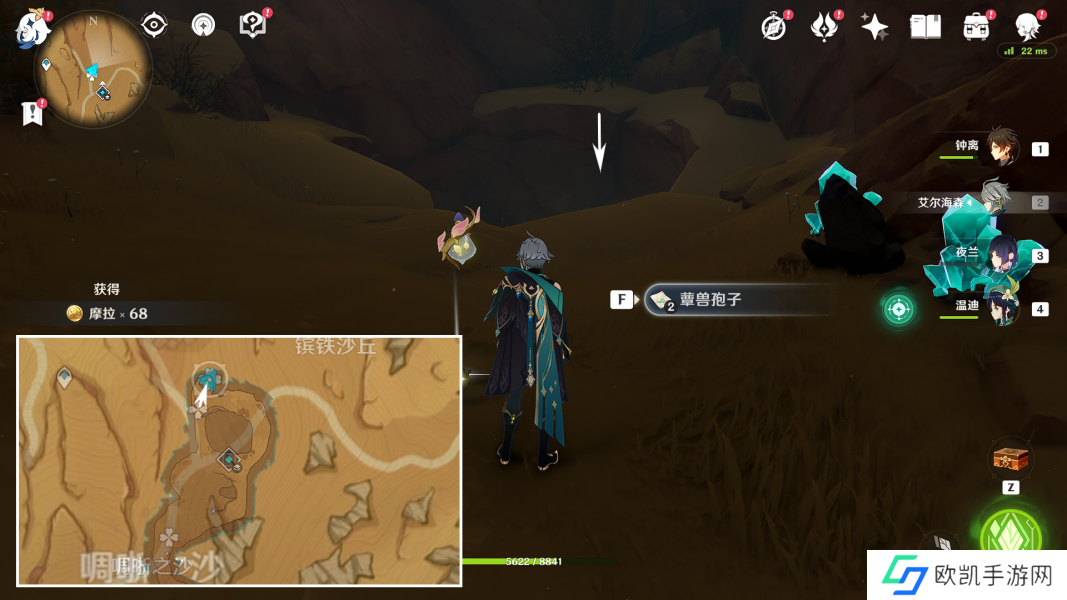1067x600 pixels.
Task: Open the quest log bookmark icon
Action: click(x=32, y=114)
